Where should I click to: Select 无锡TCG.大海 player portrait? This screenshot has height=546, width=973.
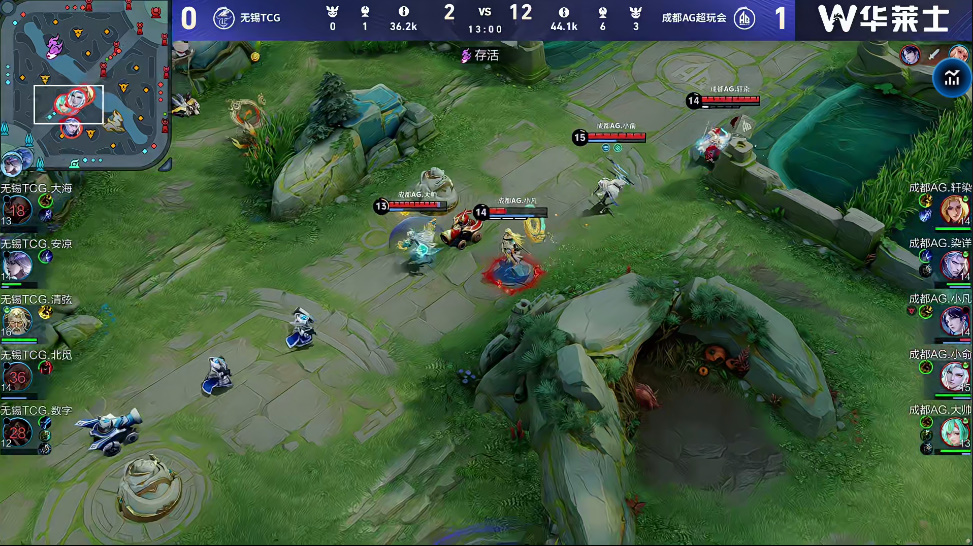pyautogui.click(x=17, y=208)
